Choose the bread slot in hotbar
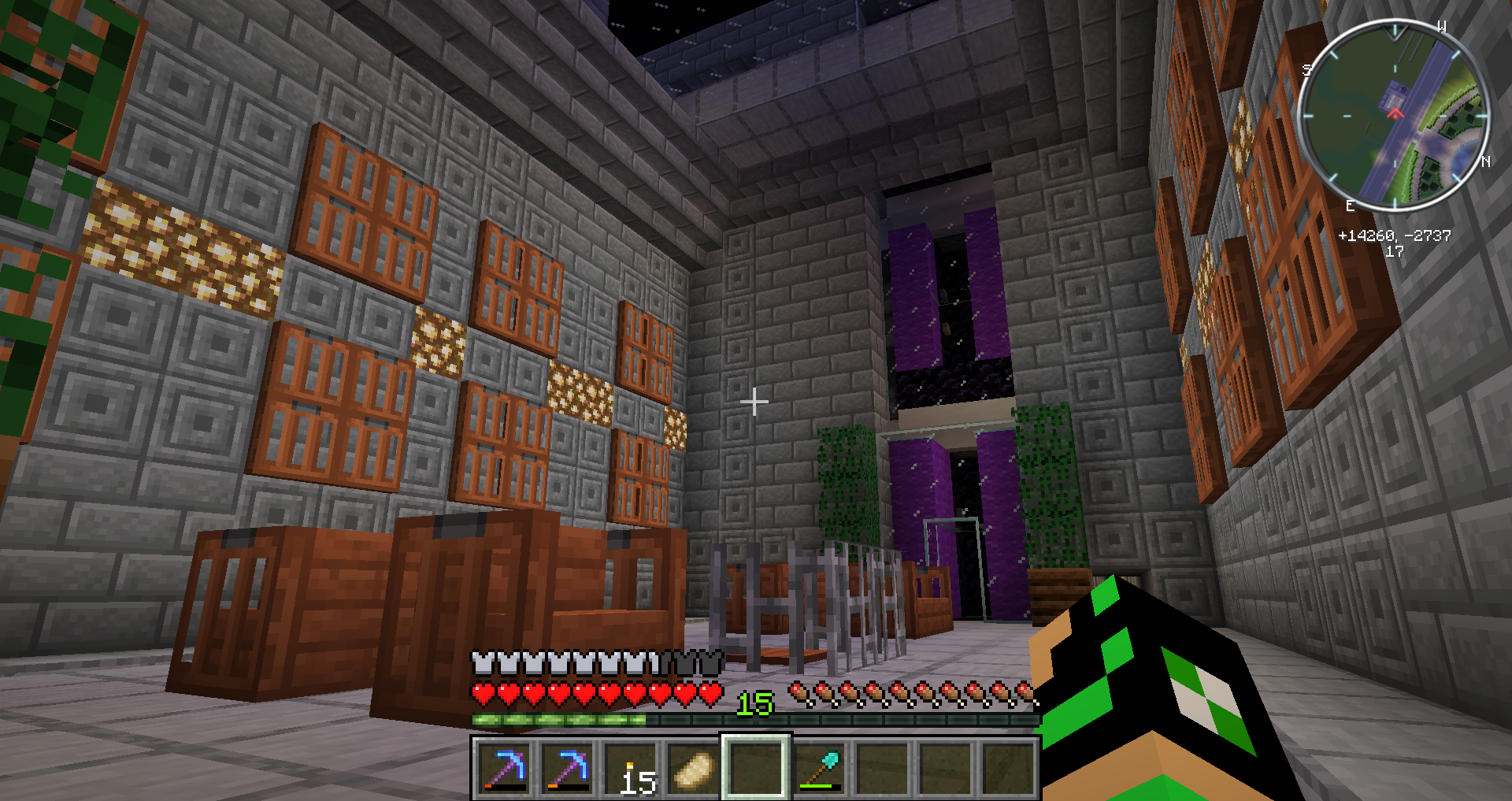Image resolution: width=1512 pixels, height=801 pixels. (693, 768)
